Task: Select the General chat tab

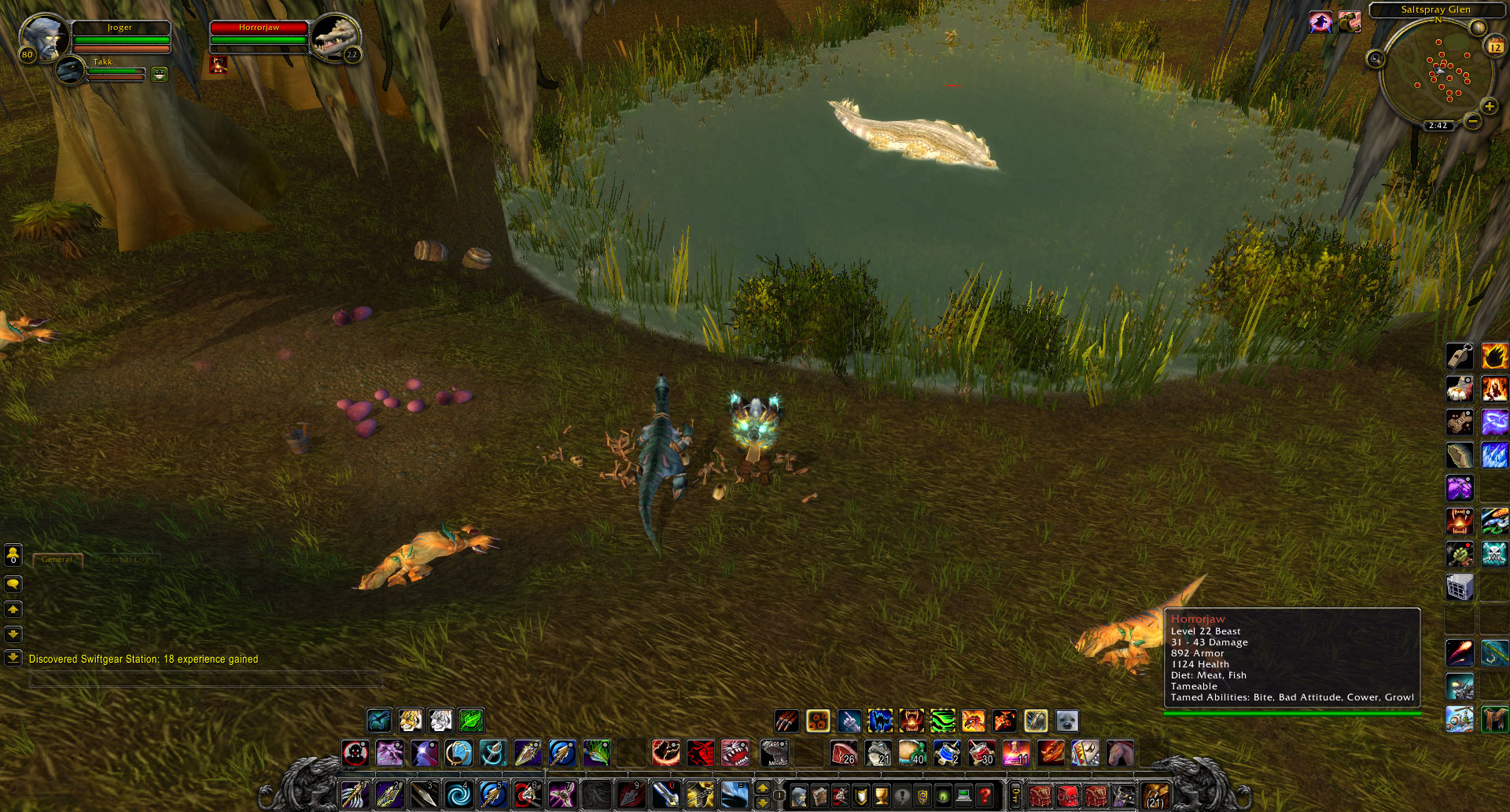Action: pyautogui.click(x=57, y=559)
